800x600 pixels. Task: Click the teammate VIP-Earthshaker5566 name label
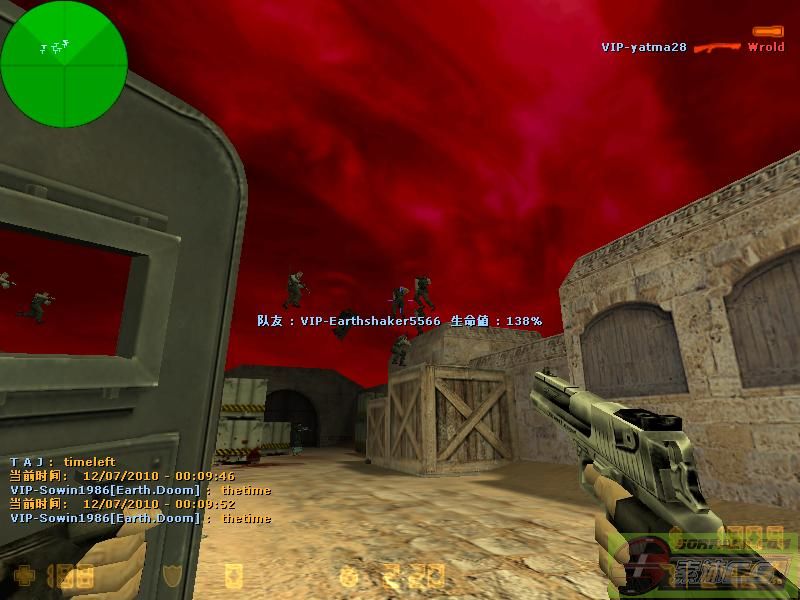point(370,321)
